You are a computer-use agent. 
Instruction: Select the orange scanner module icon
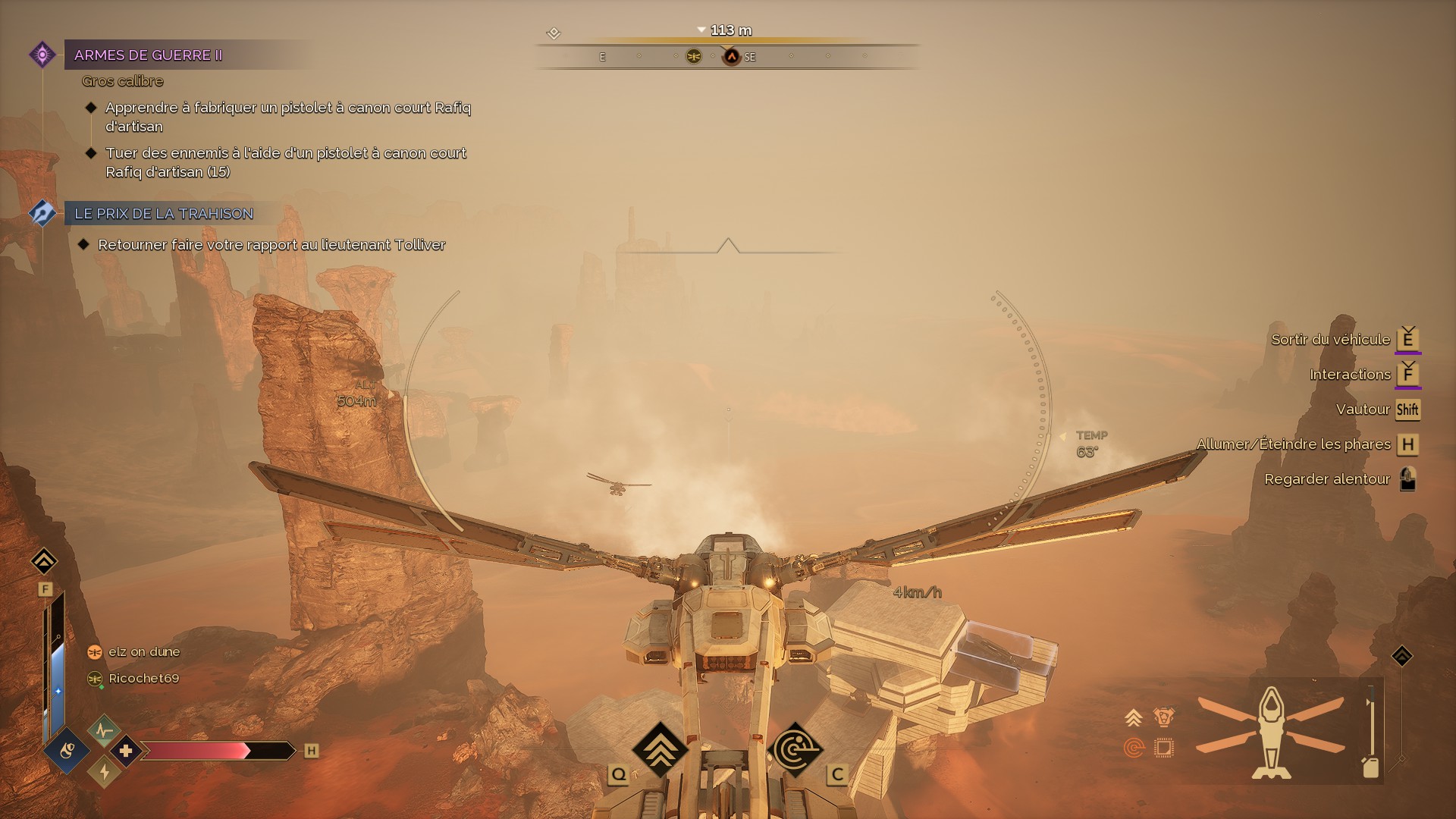click(x=1134, y=748)
